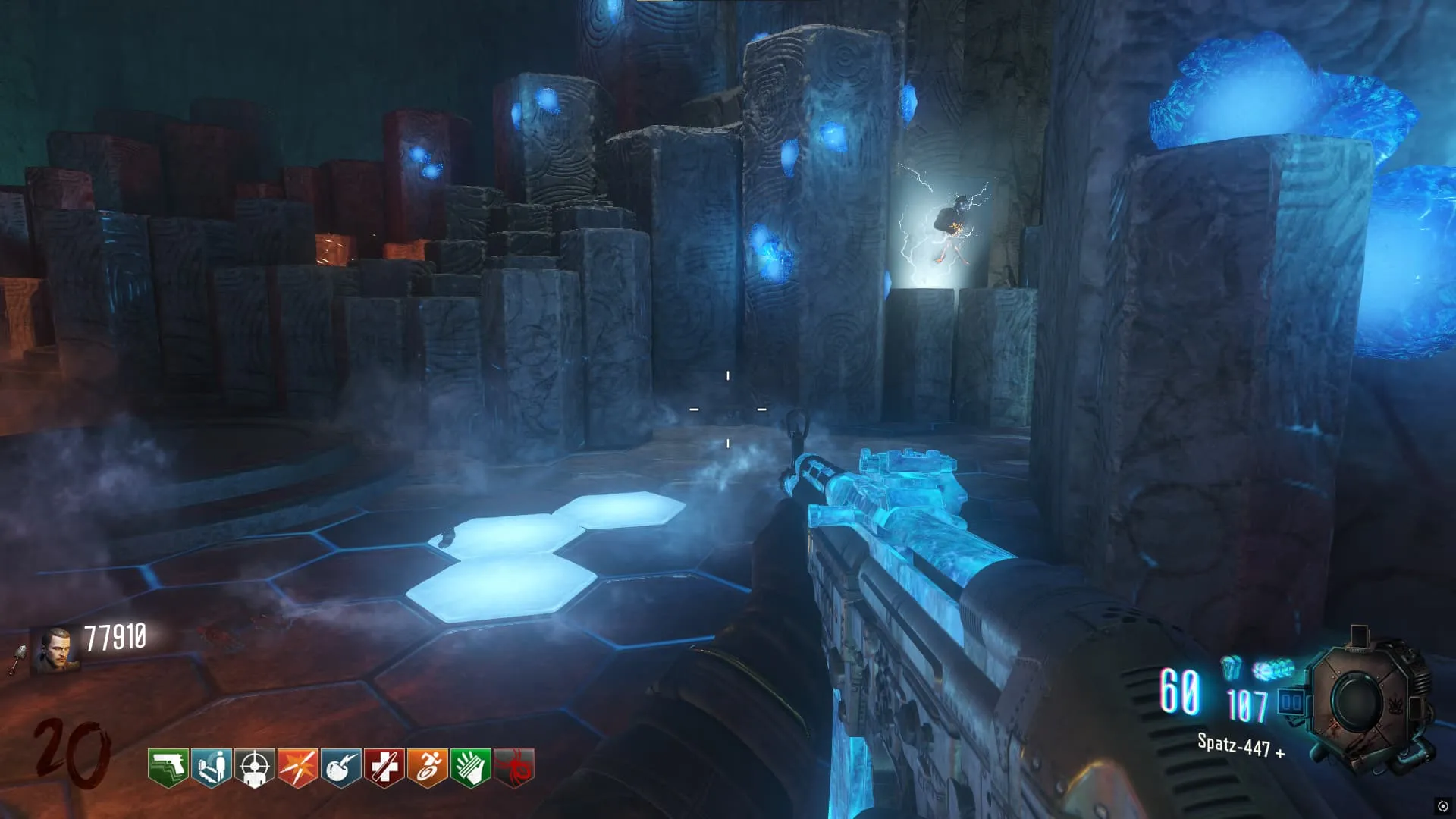The width and height of the screenshot is (1456, 819).
Task: Click the red cross and bullet perk icon
Action: [x=384, y=767]
